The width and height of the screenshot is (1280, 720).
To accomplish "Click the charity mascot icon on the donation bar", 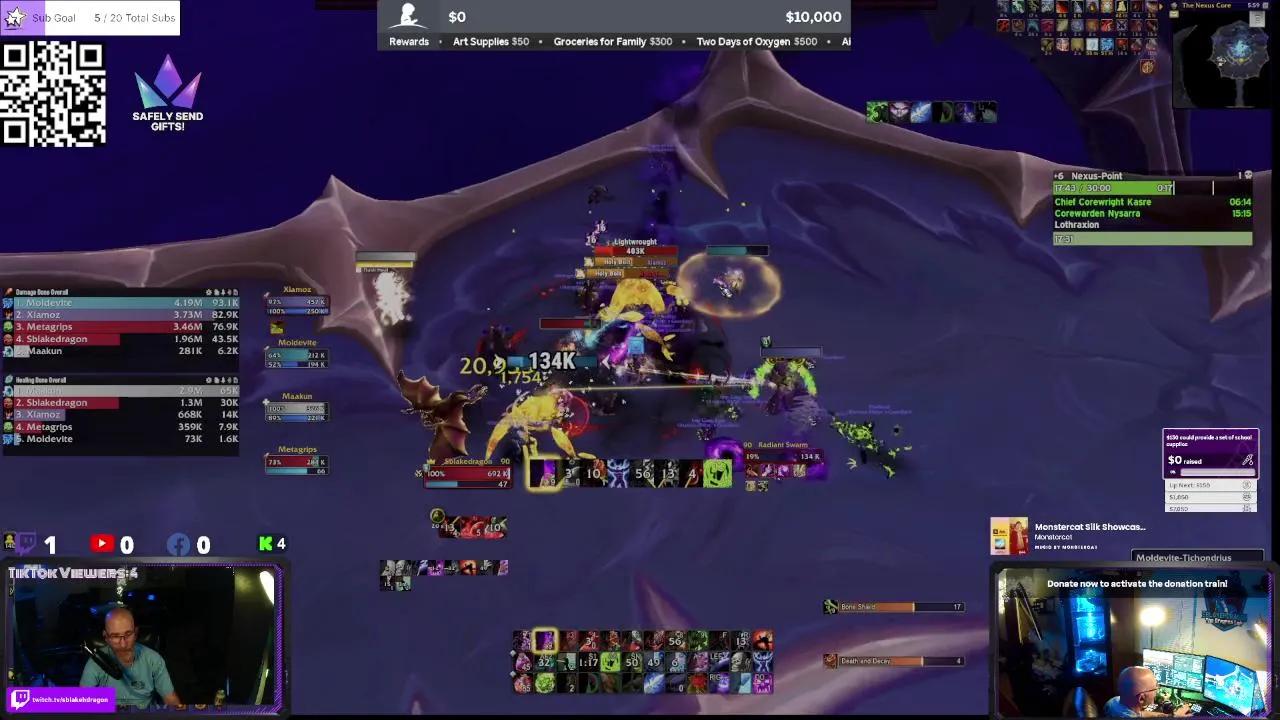I will coord(409,13).
